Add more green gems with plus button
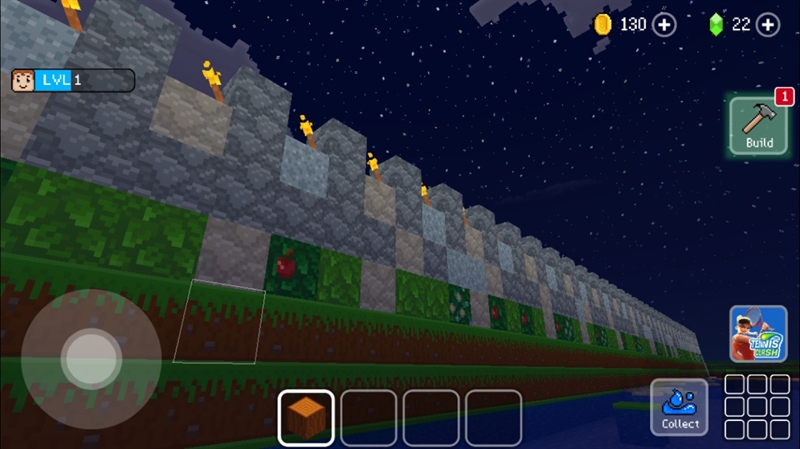 (768, 25)
